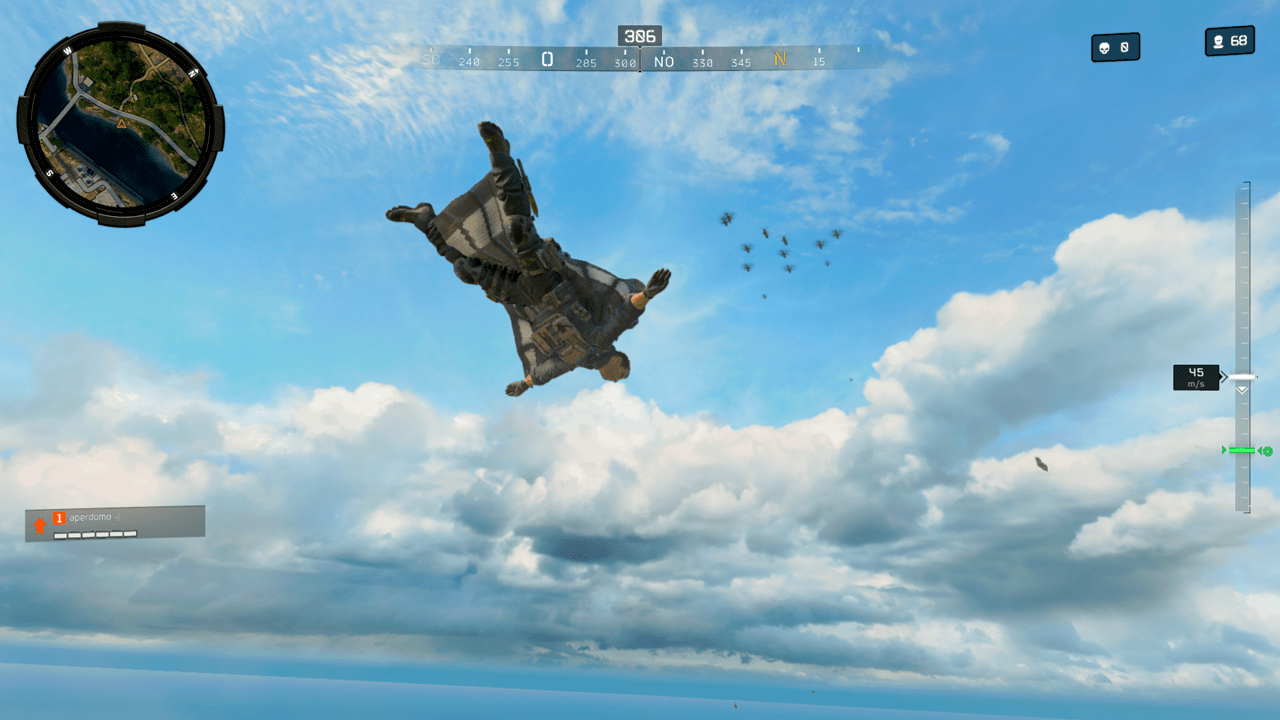
Task: Select the rank 1 badge next to aperdomo
Action: pyautogui.click(x=59, y=517)
